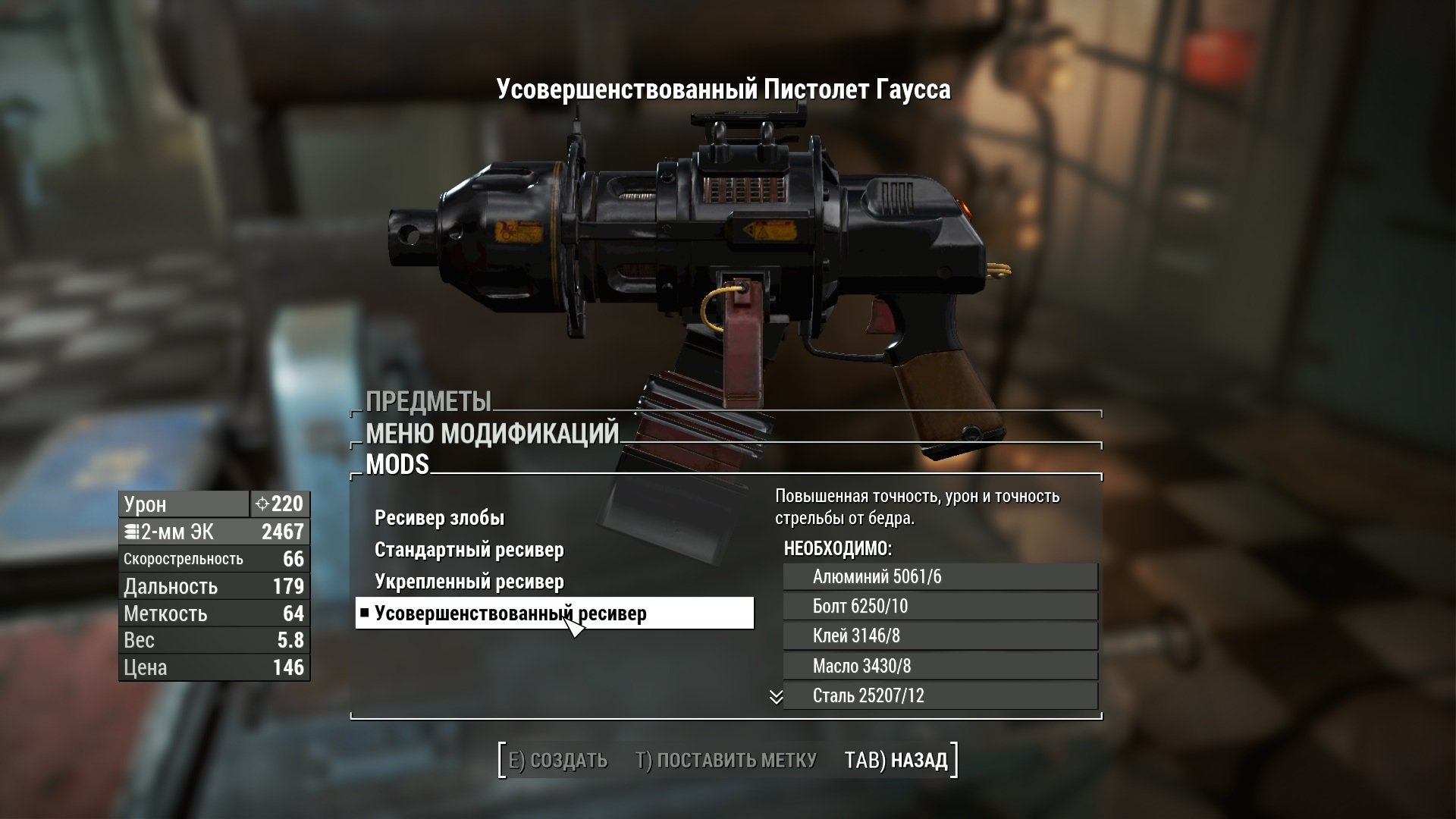The image size is (1456, 819).
Task: Select the Клей requirement row
Action: (940, 636)
